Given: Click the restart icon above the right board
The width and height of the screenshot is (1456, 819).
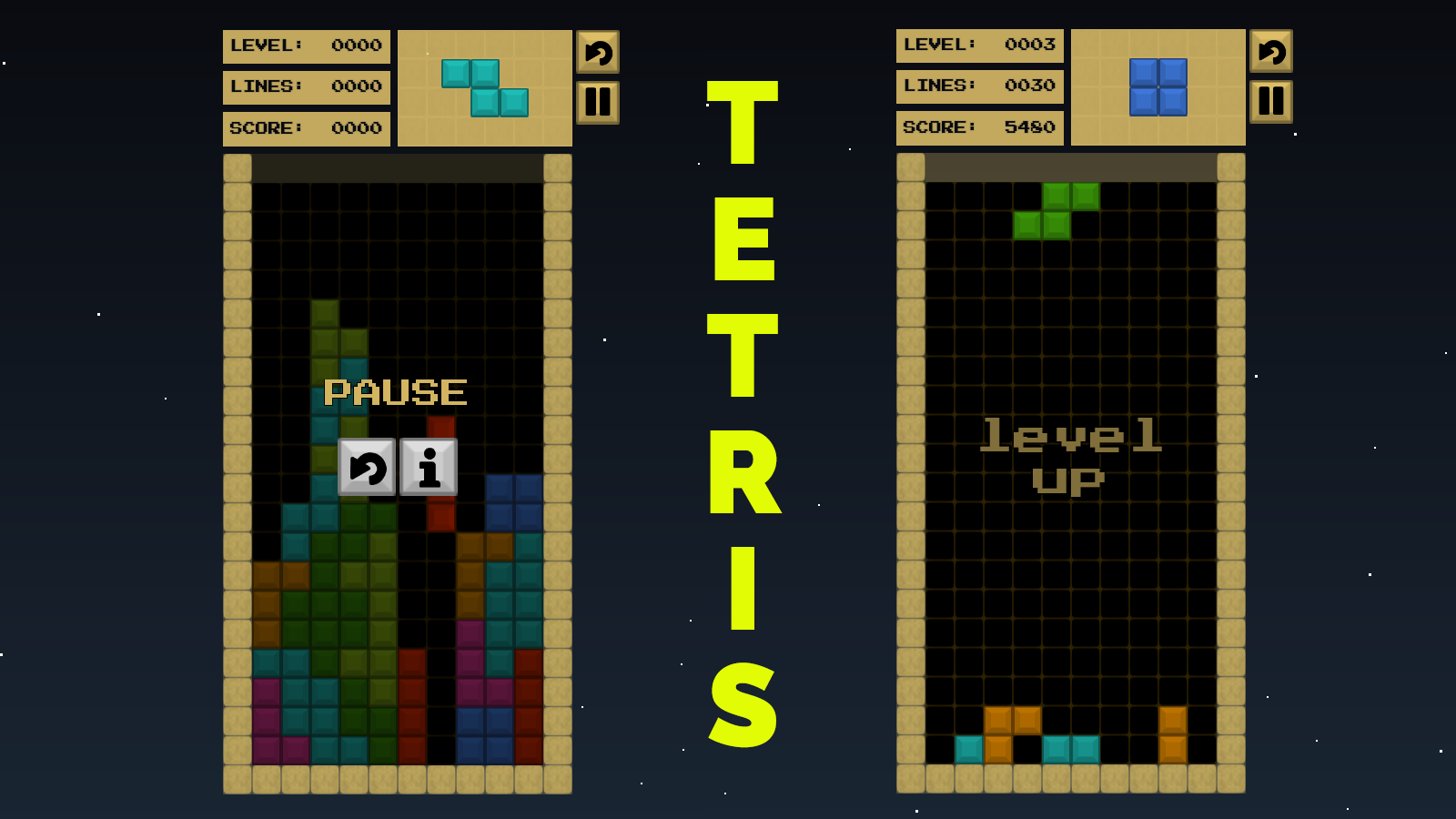Looking at the screenshot, I should tap(1271, 54).
